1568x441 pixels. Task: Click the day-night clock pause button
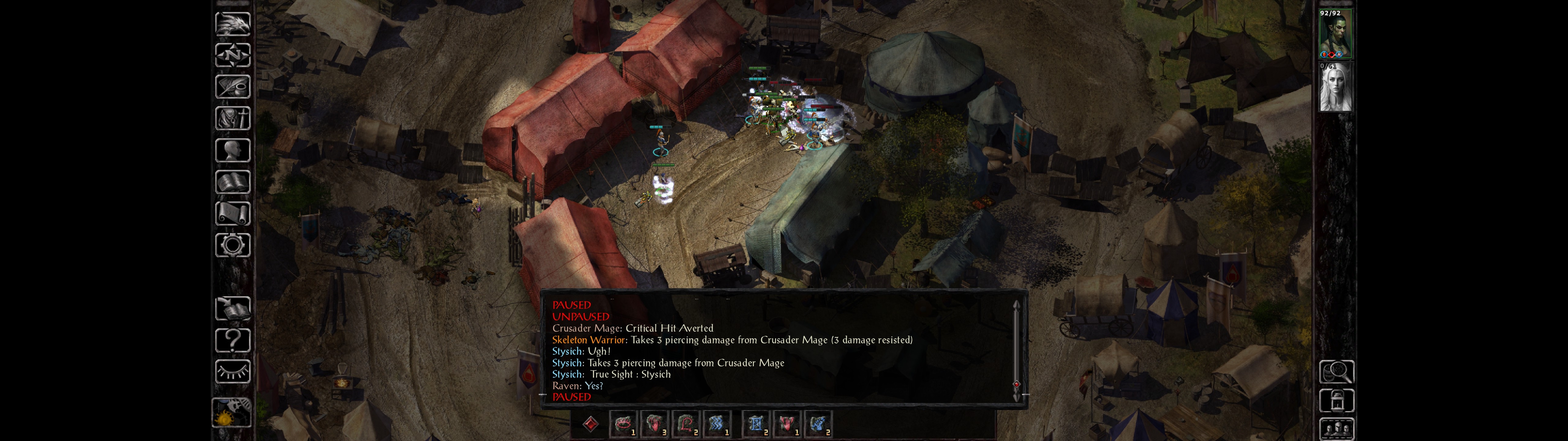(231, 413)
